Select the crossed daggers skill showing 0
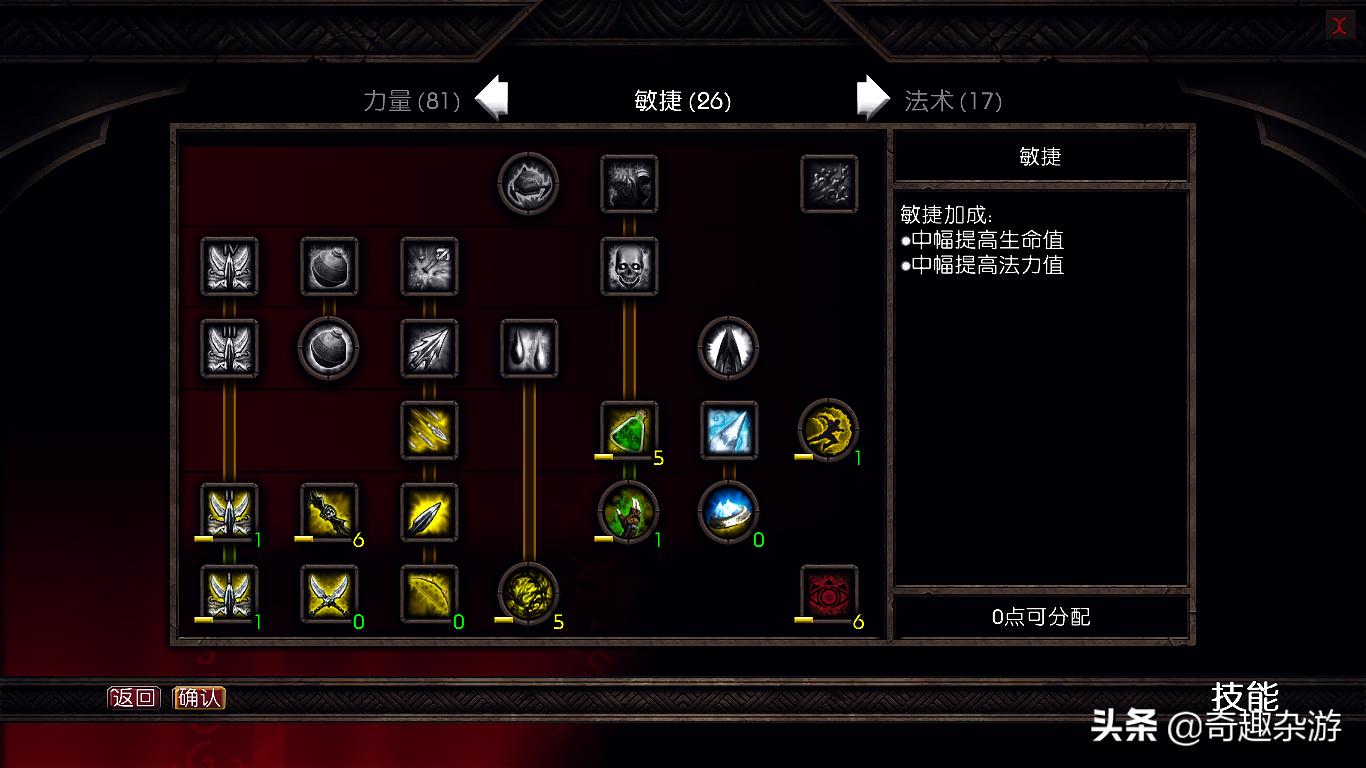This screenshot has height=768, width=1366. (330, 595)
